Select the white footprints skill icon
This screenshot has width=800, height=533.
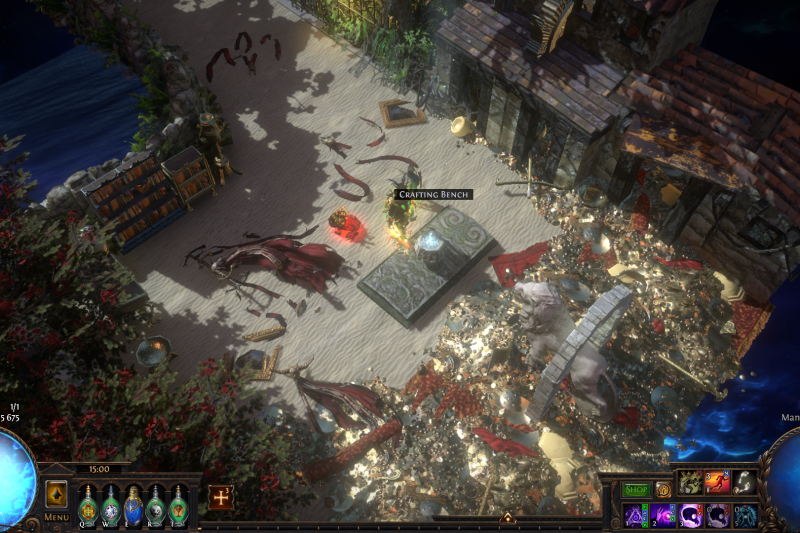pos(744,483)
